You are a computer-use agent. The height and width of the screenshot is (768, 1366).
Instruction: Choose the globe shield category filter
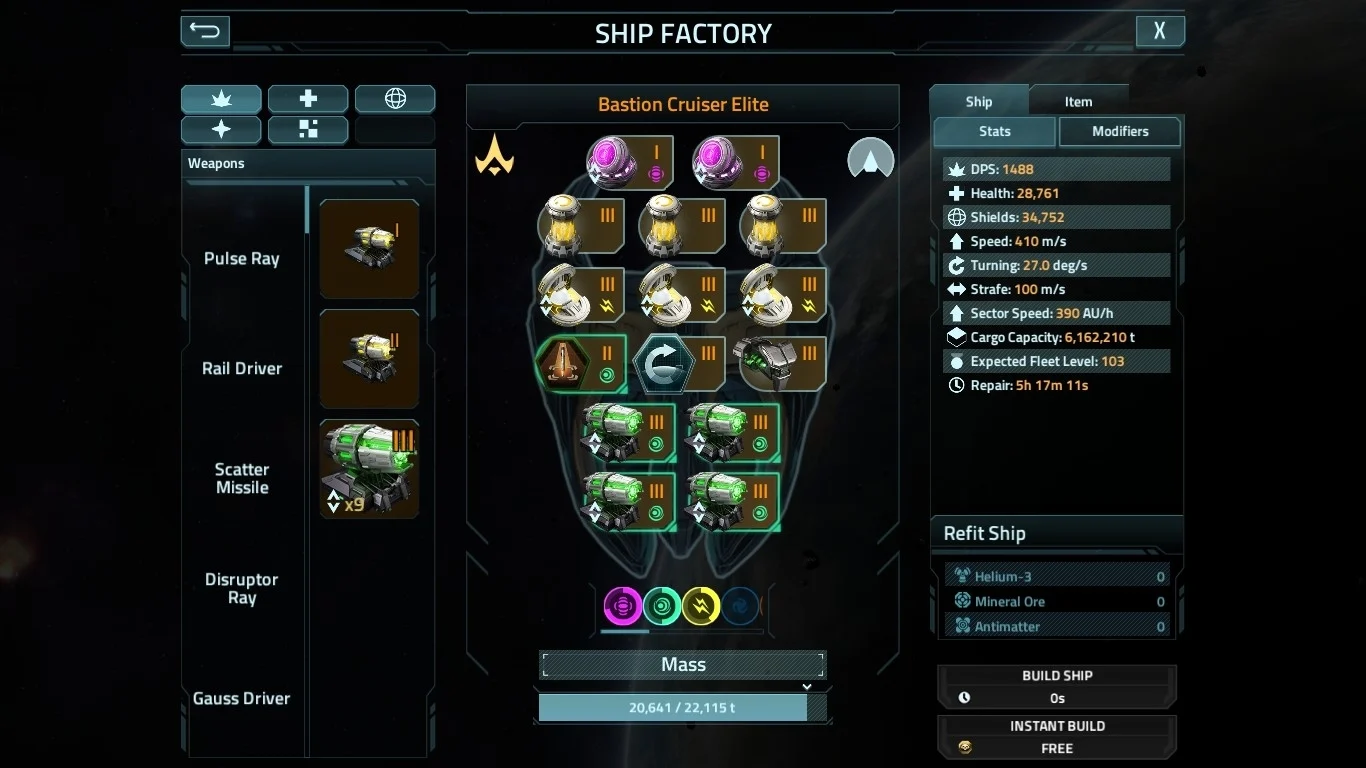[x=395, y=99]
